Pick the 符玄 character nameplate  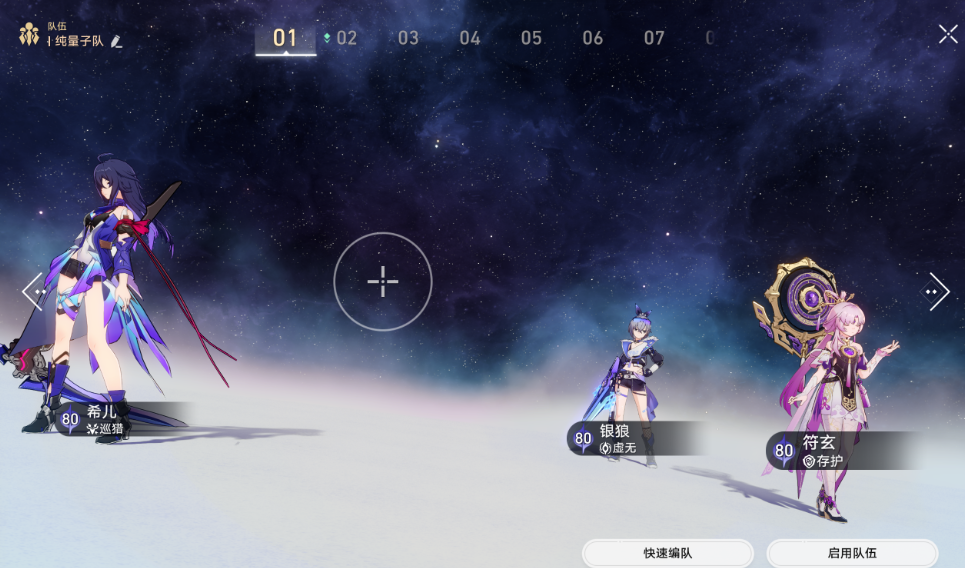point(830,451)
